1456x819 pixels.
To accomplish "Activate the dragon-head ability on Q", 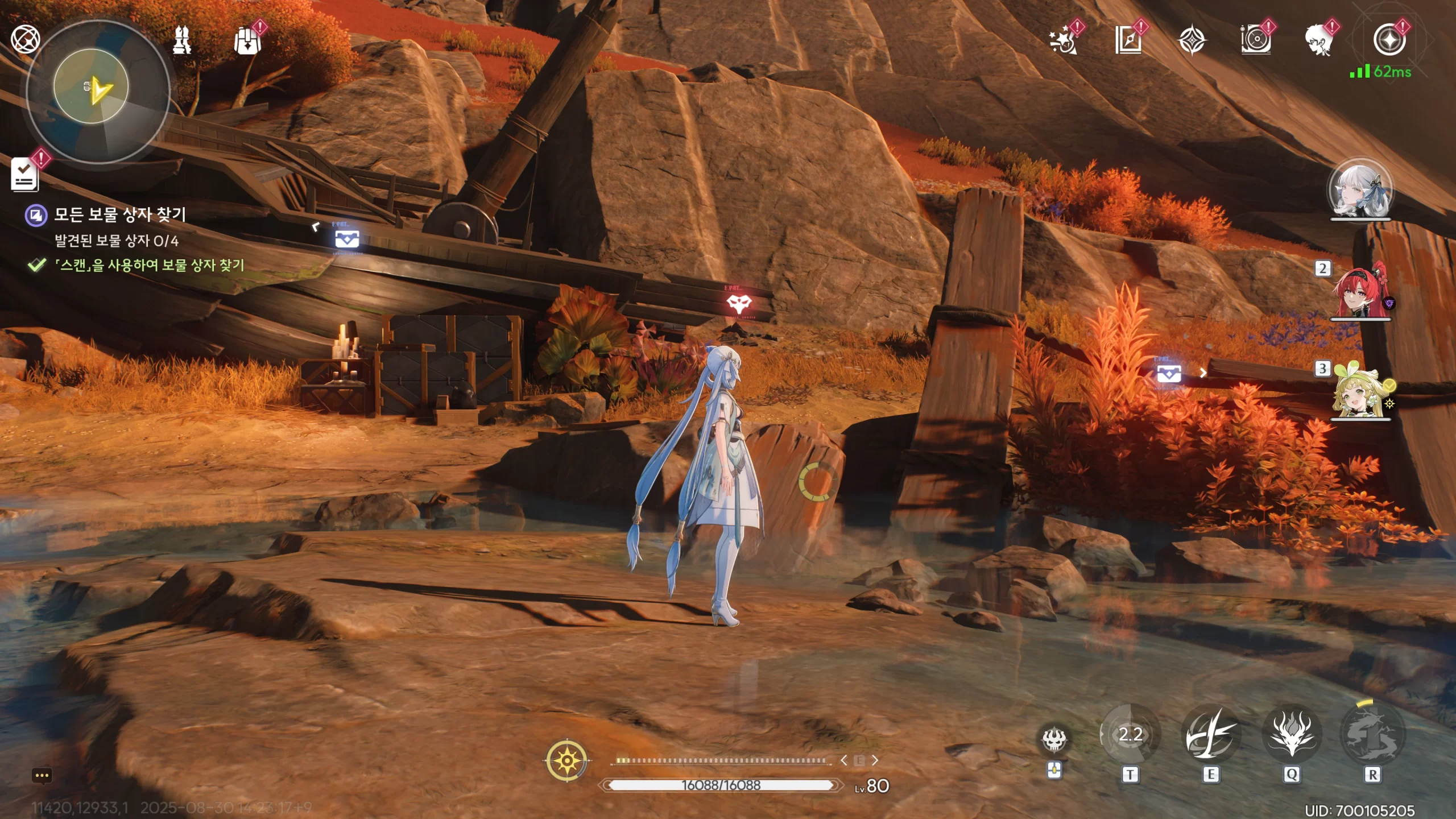I will point(1292,735).
